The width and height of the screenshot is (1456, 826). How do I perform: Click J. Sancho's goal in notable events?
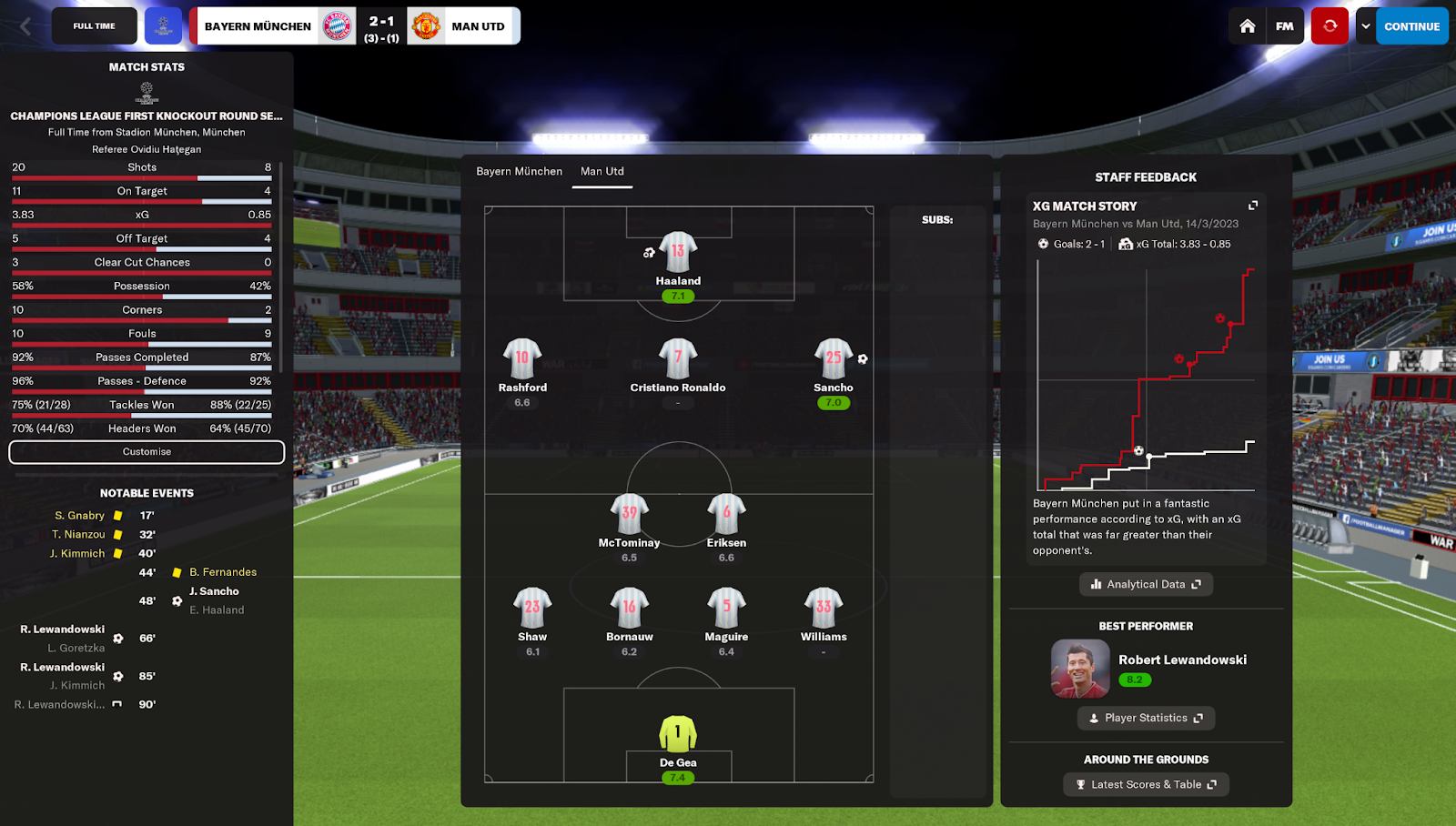click(214, 591)
